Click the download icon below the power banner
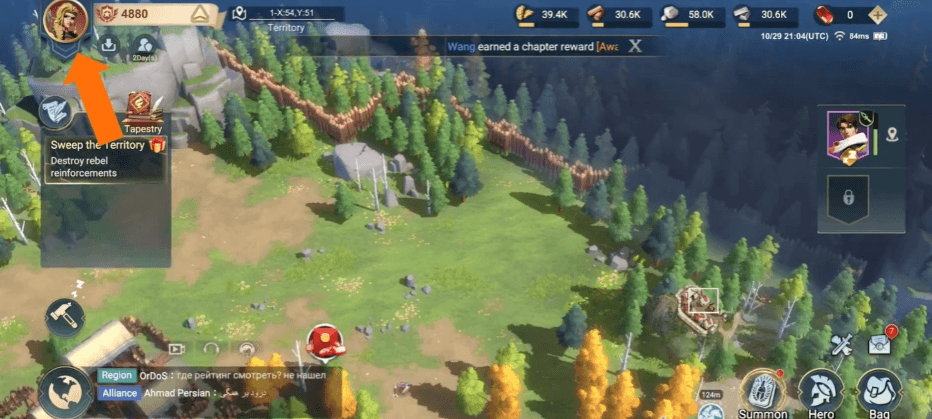 [109, 44]
